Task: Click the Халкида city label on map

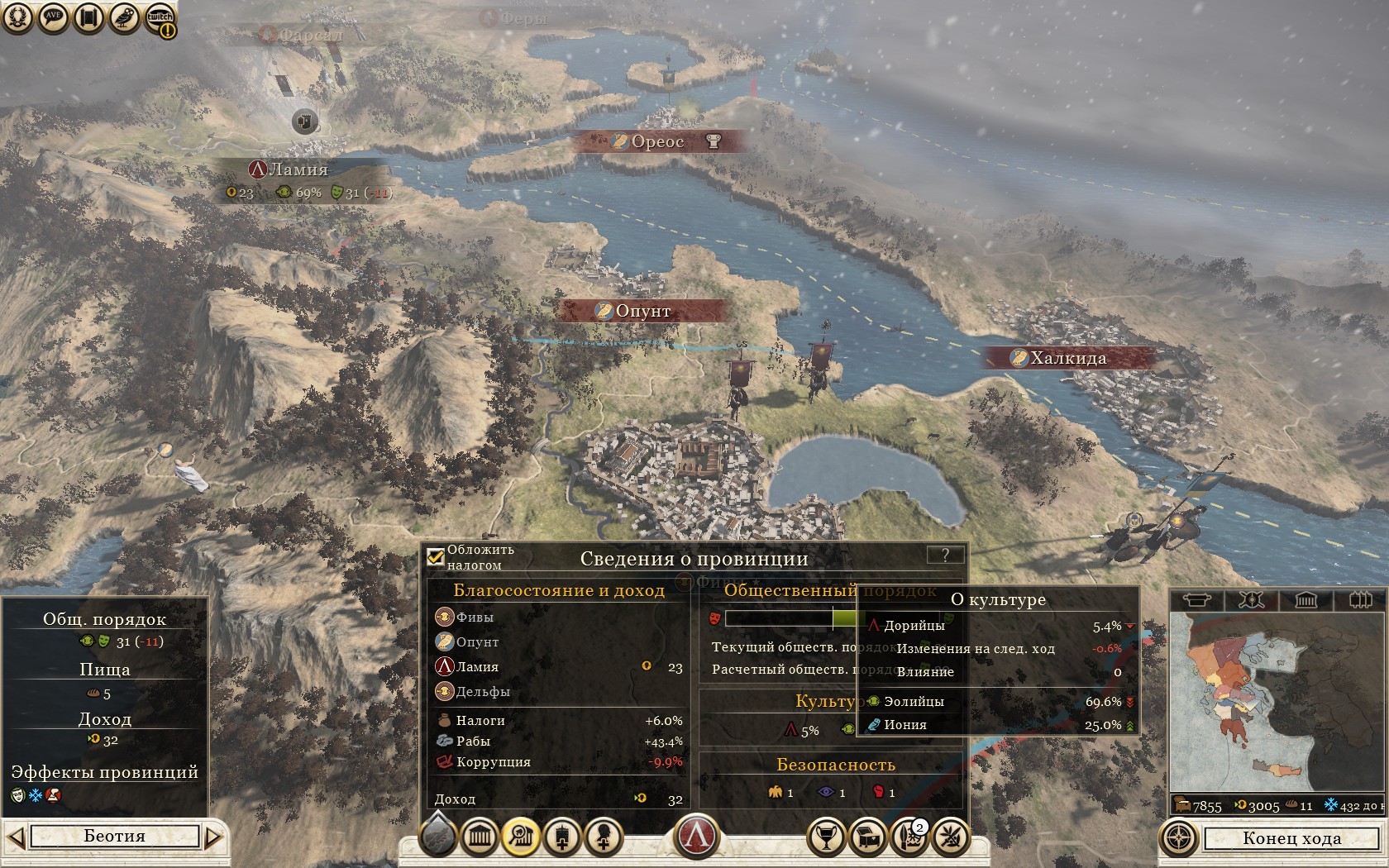Action: [x=1067, y=358]
